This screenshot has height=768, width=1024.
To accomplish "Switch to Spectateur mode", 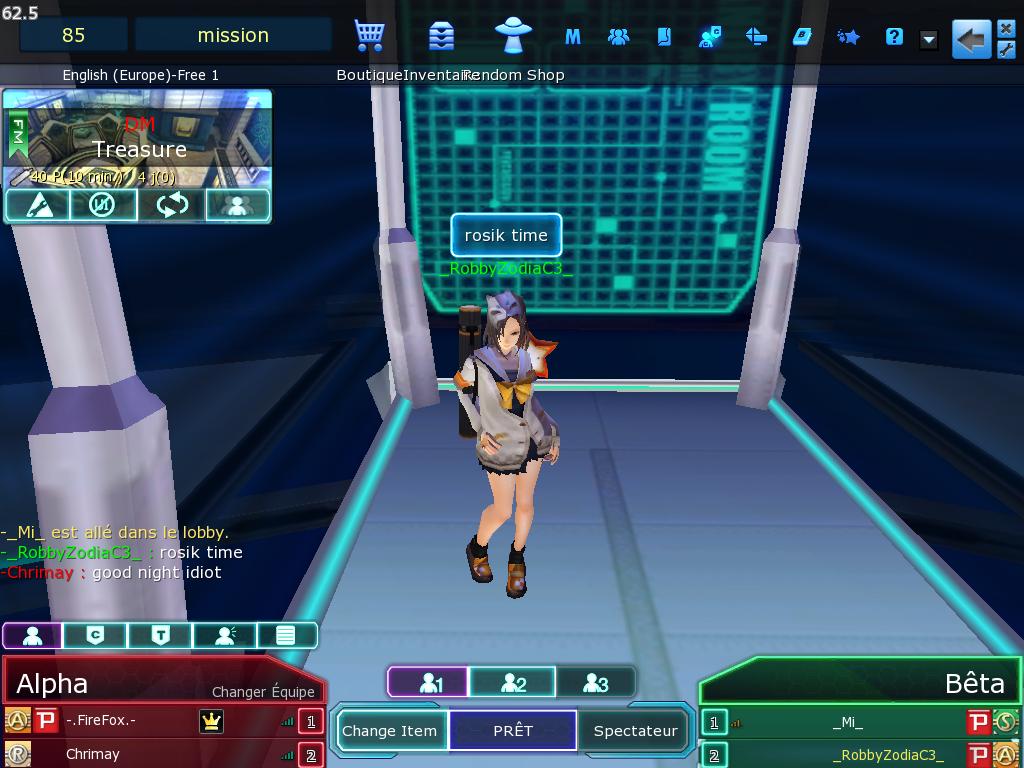I will 635,731.
